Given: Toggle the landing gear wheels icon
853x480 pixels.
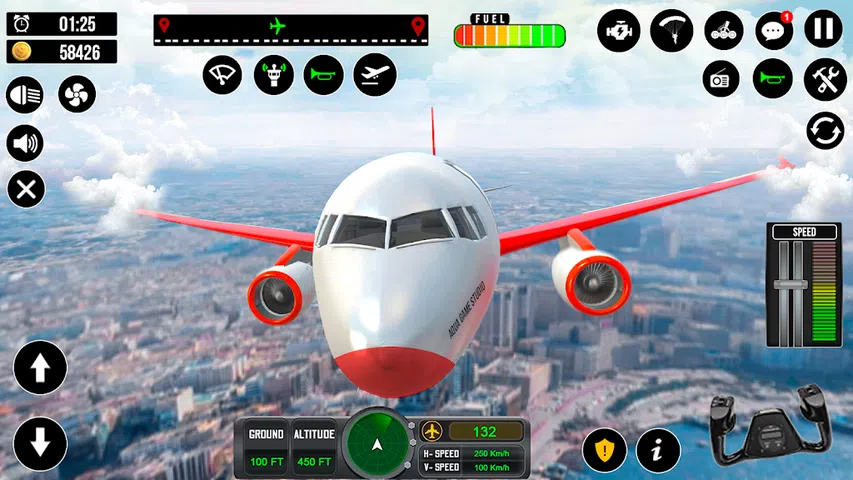Looking at the screenshot, I should tap(723, 31).
